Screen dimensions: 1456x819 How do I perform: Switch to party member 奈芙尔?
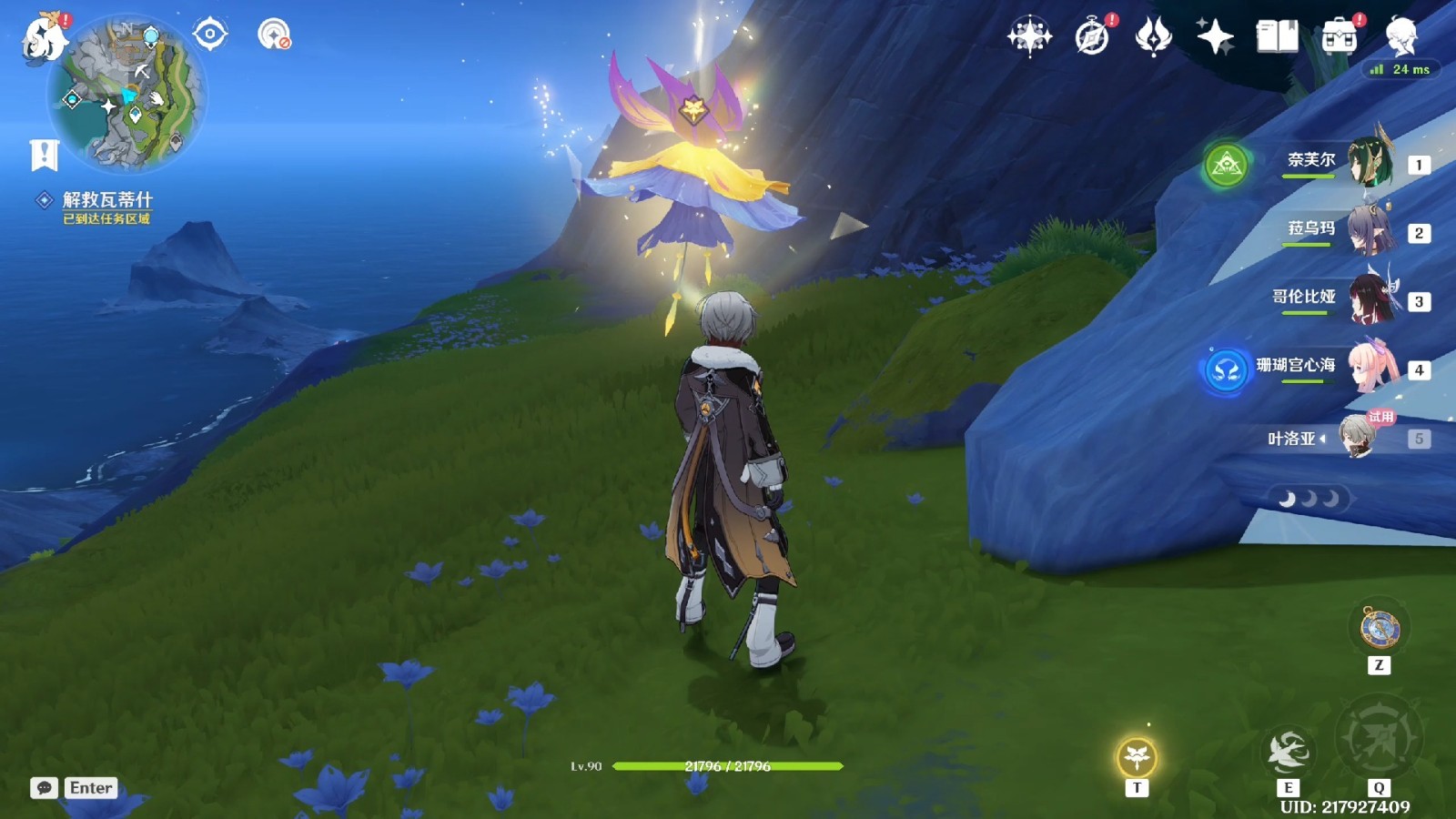(x=1368, y=164)
